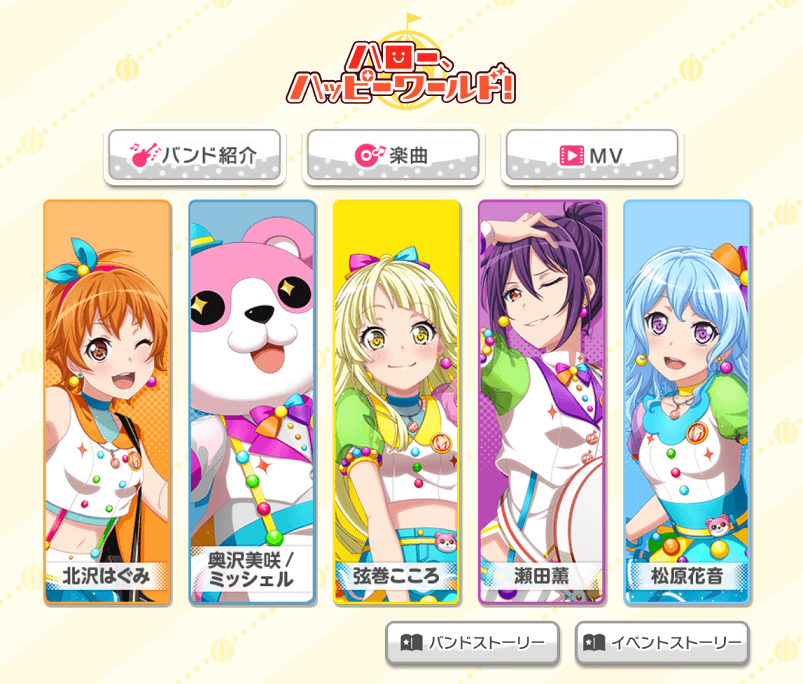This screenshot has width=803, height=684.
Task: Show the MV video section
Action: 591,156
